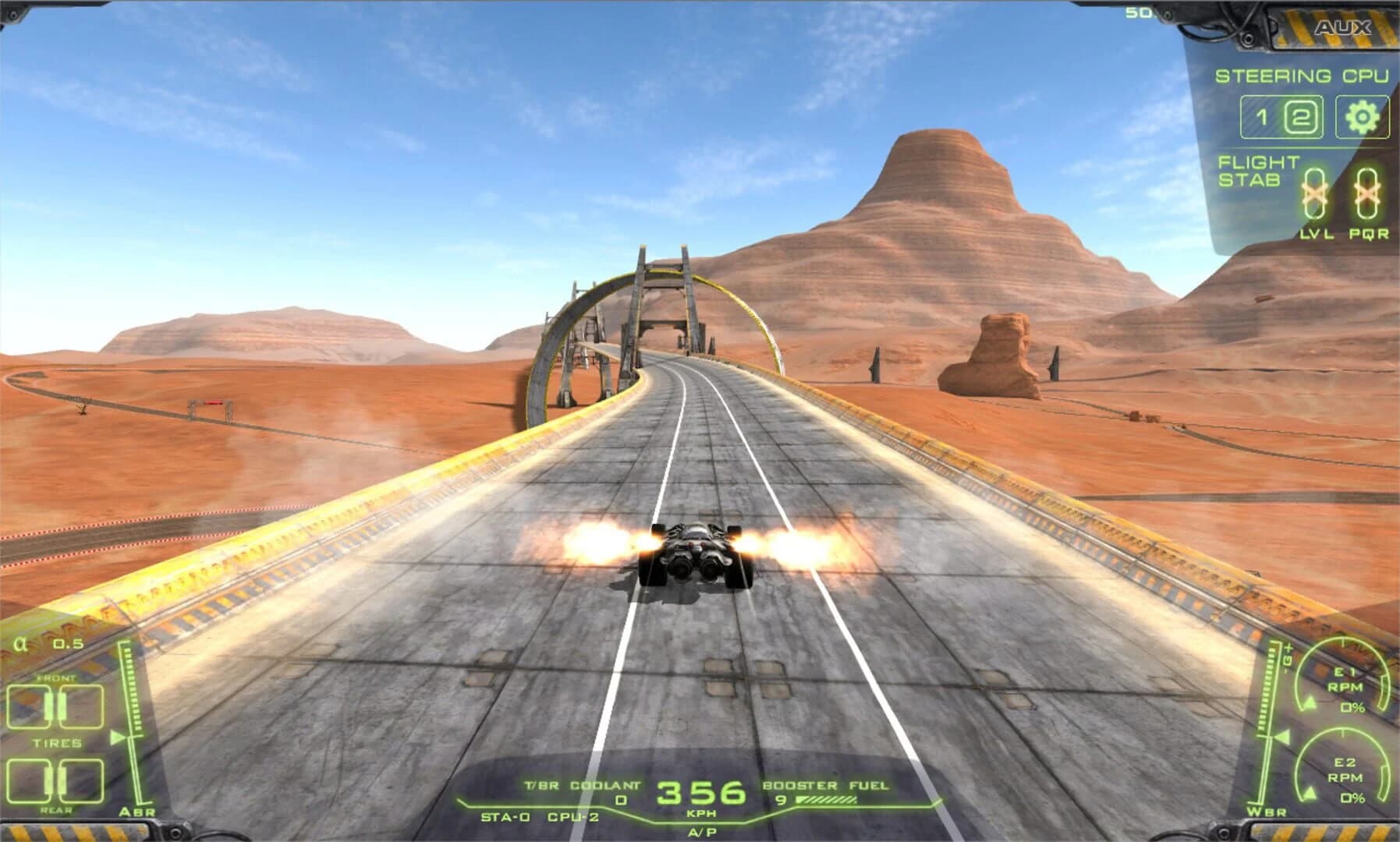Expand the Steering CPU panel
This screenshot has height=842, width=1400.
point(1303,75)
